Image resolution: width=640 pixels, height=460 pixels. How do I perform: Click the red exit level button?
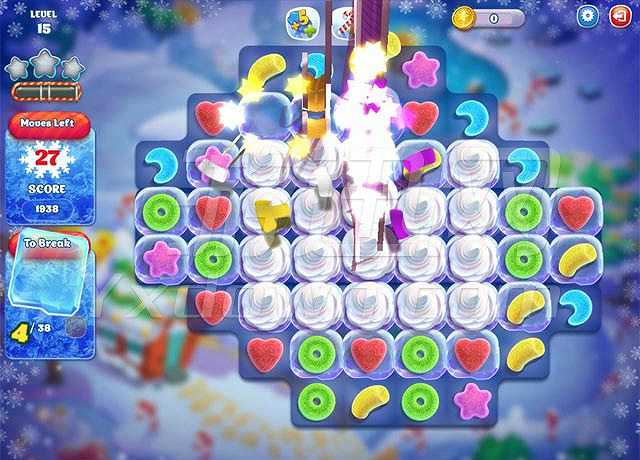coord(619,17)
